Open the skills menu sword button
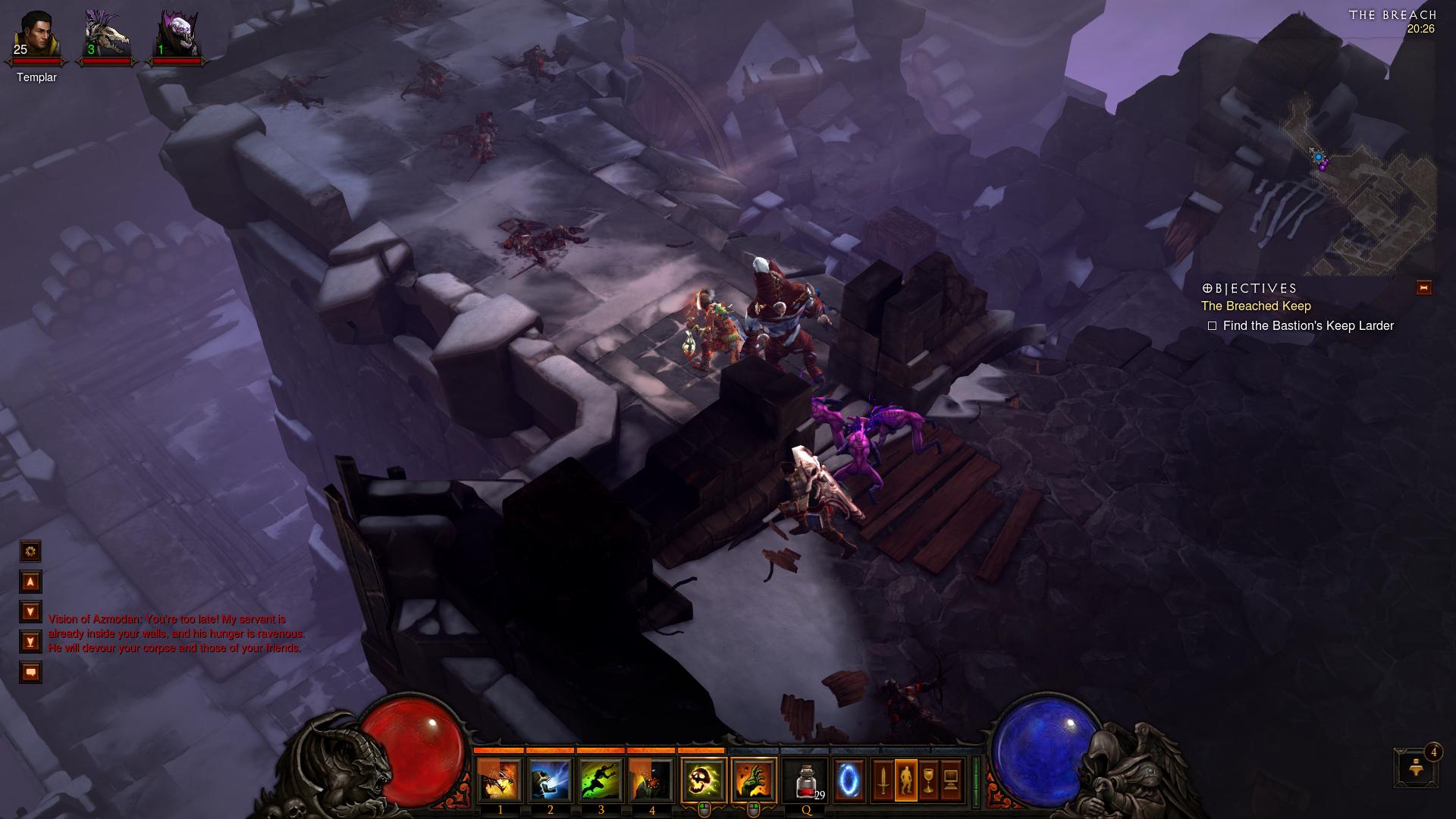The image size is (1456, 819). [x=883, y=780]
